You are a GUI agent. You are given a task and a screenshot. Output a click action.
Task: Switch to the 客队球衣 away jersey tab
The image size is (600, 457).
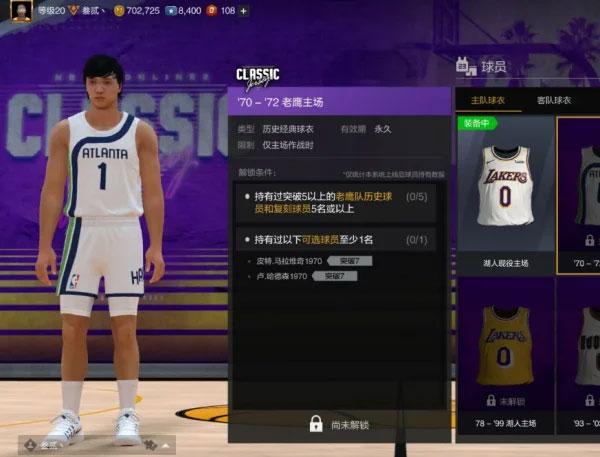[x=554, y=100]
